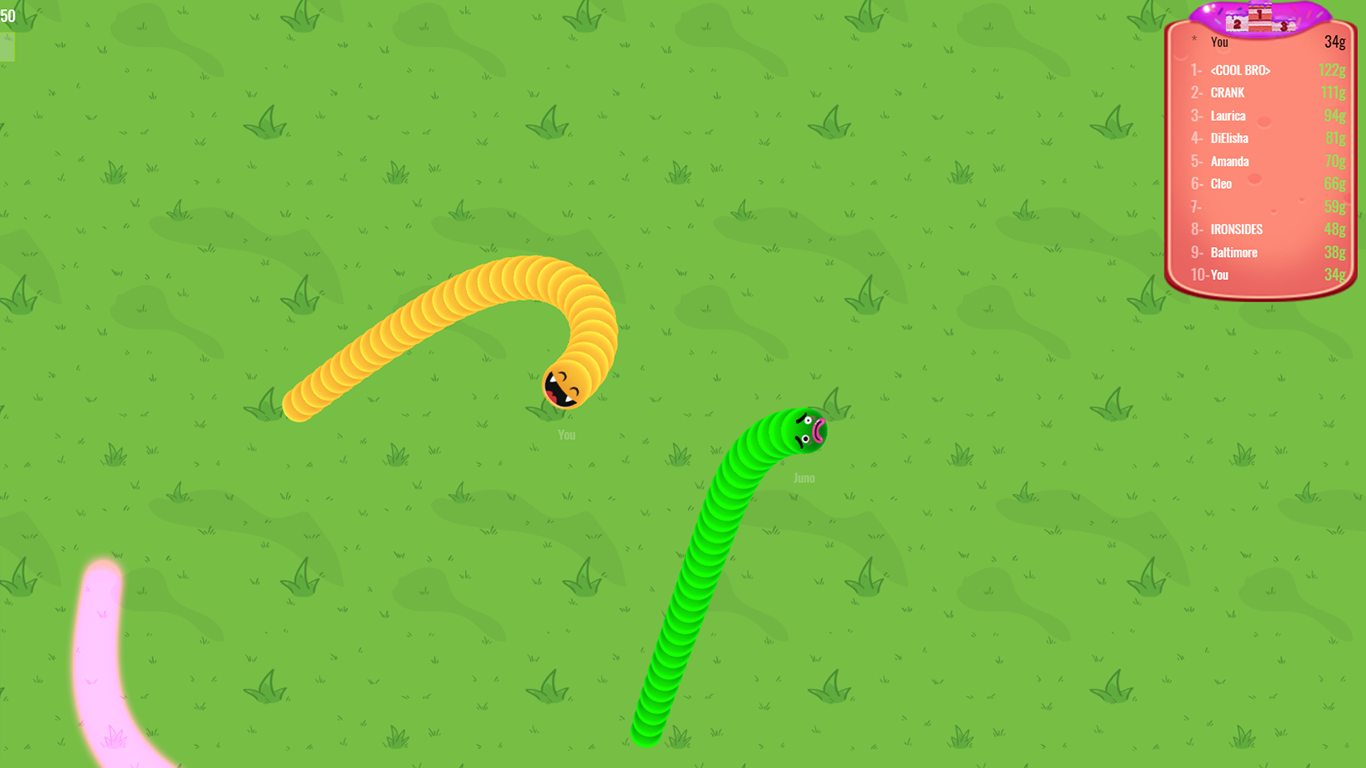Viewport: 1366px width, 768px height.
Task: Click the minimap square below the score counter
Action: 8,47
